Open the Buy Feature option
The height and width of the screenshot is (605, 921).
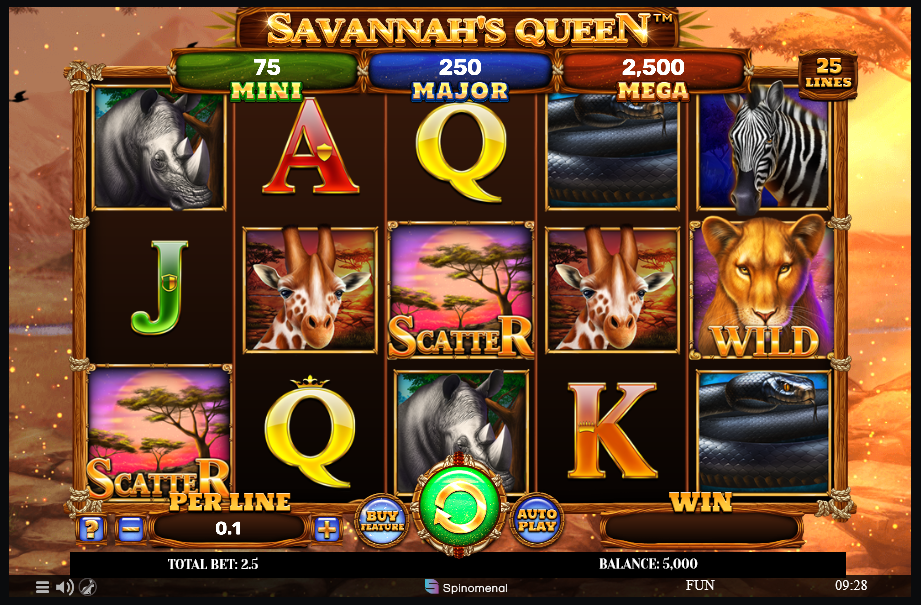click(382, 520)
